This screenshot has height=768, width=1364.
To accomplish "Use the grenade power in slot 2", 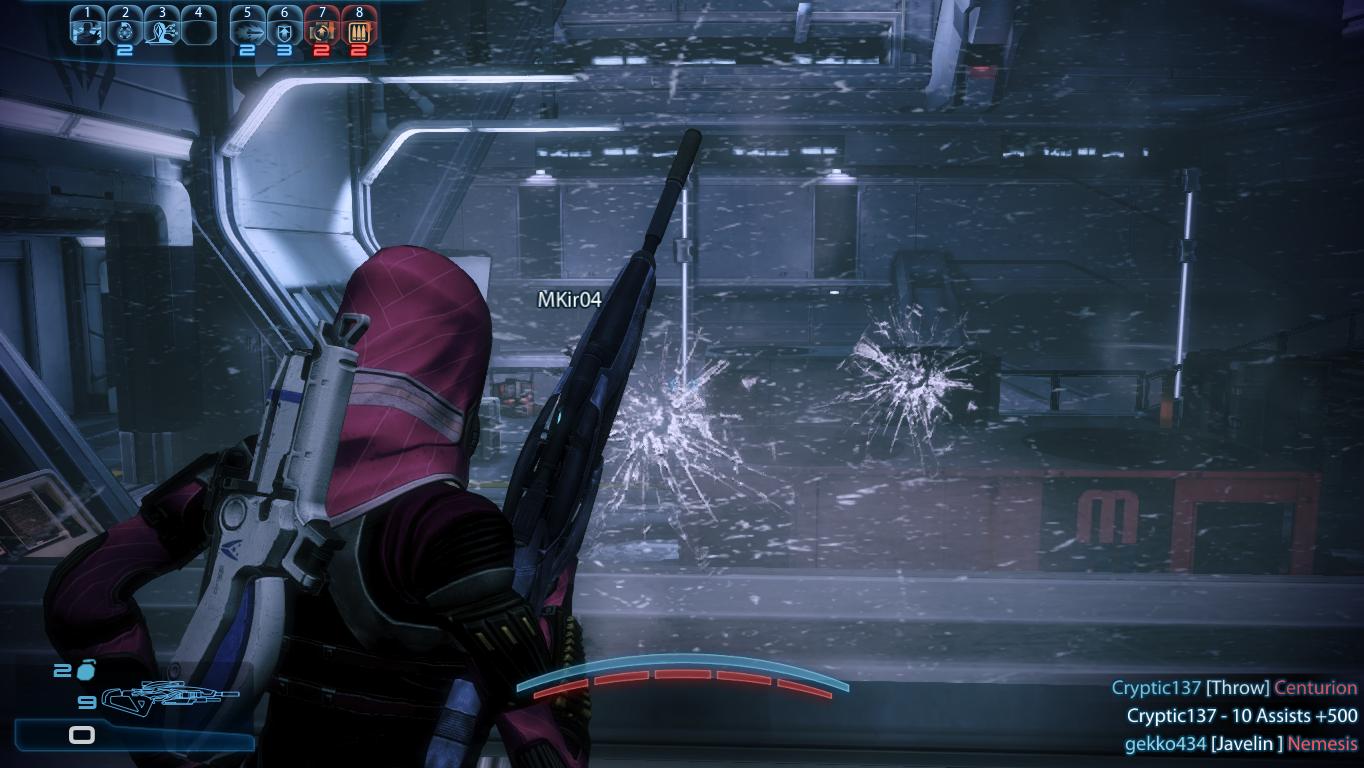I will (x=124, y=29).
